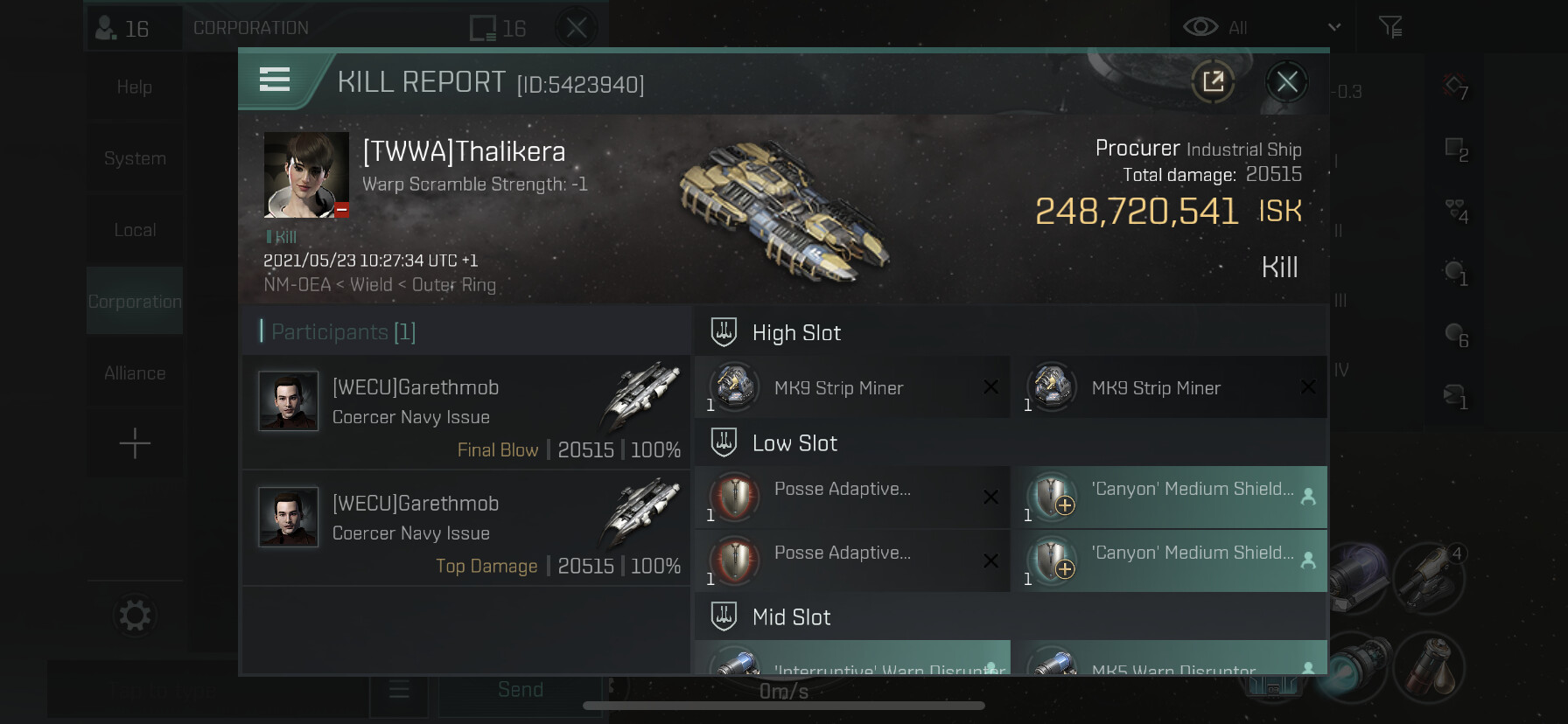Switch to the Local chat channel

click(x=135, y=230)
